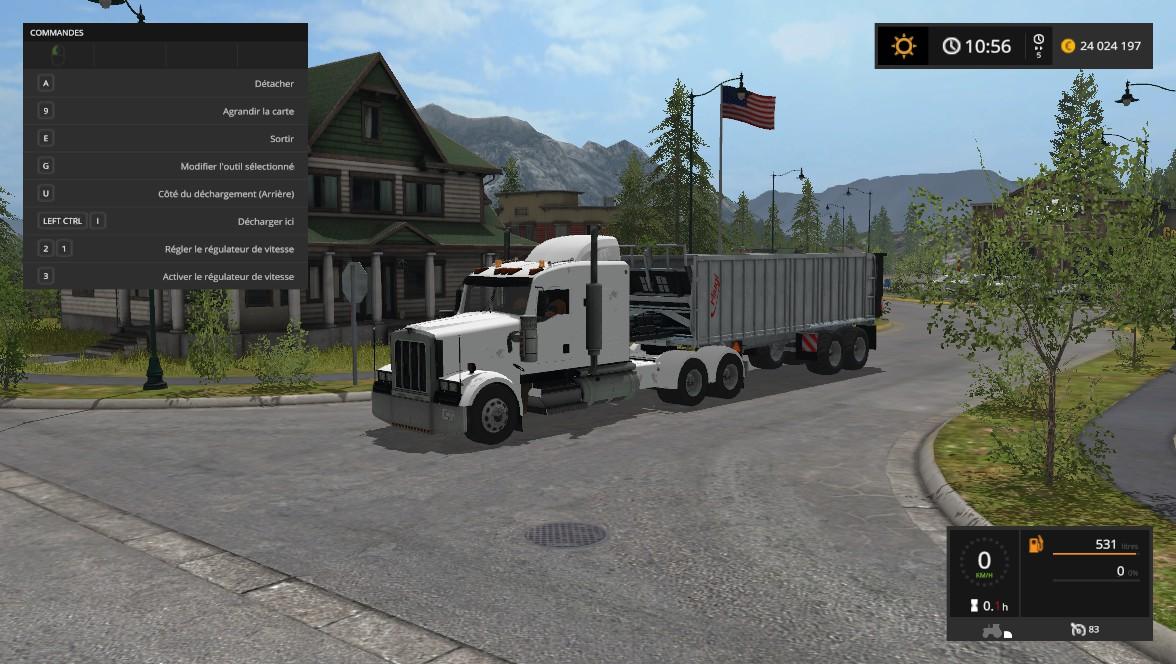Click the Décharger ici command row
The width and height of the screenshot is (1176, 664).
pos(165,221)
